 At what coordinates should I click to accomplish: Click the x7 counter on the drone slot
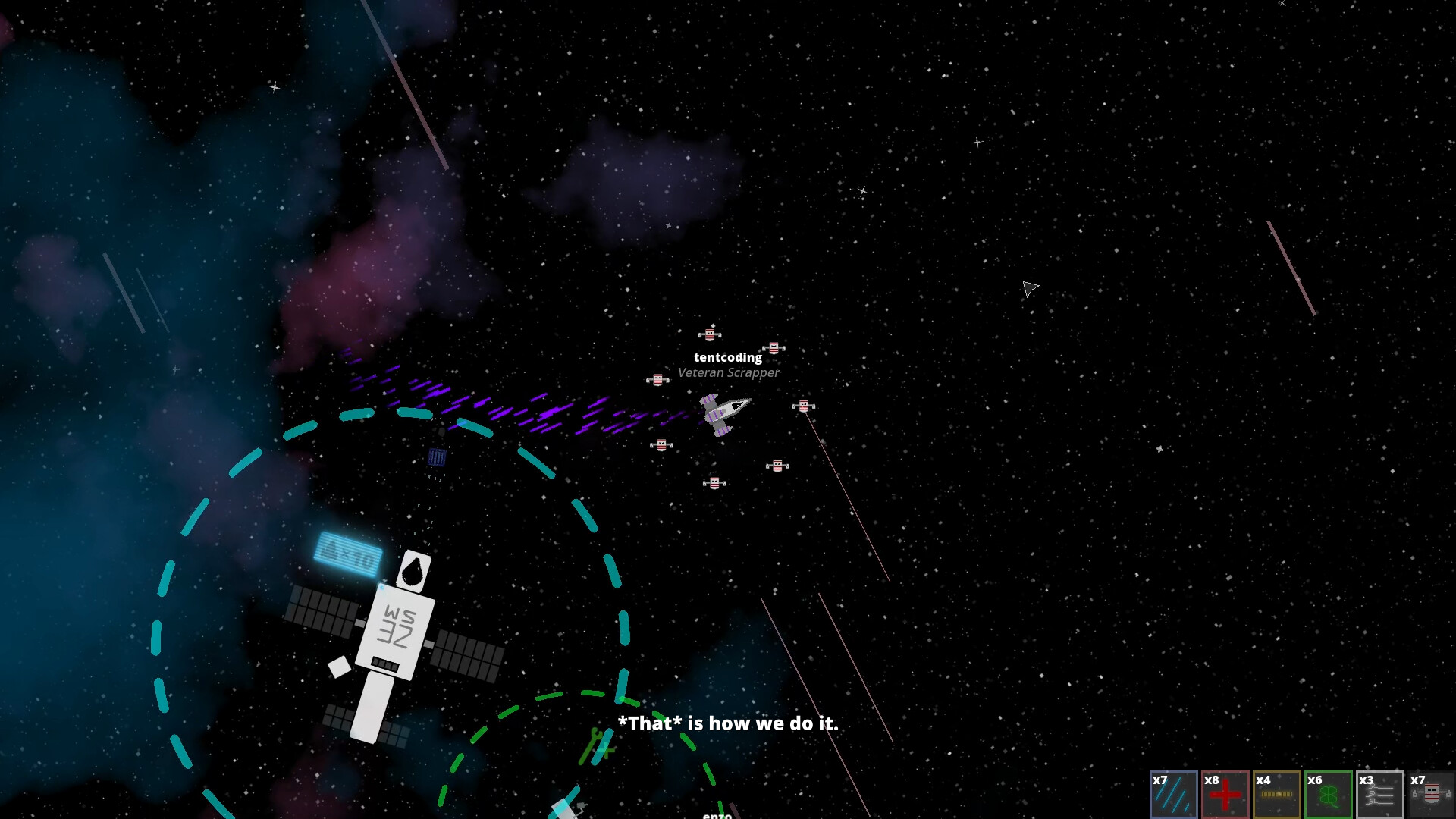coord(1417,779)
